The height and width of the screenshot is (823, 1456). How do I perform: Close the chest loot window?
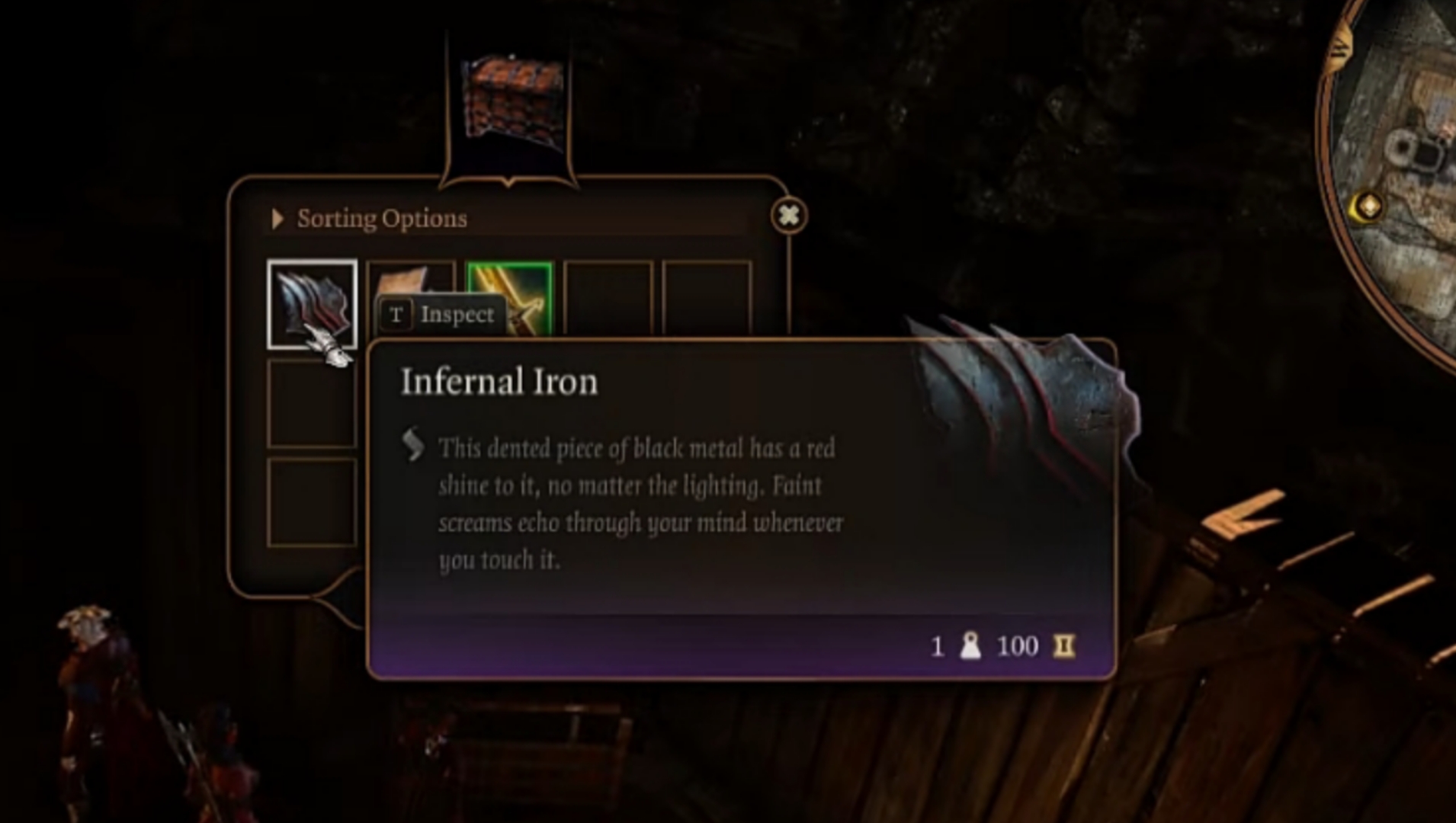789,216
